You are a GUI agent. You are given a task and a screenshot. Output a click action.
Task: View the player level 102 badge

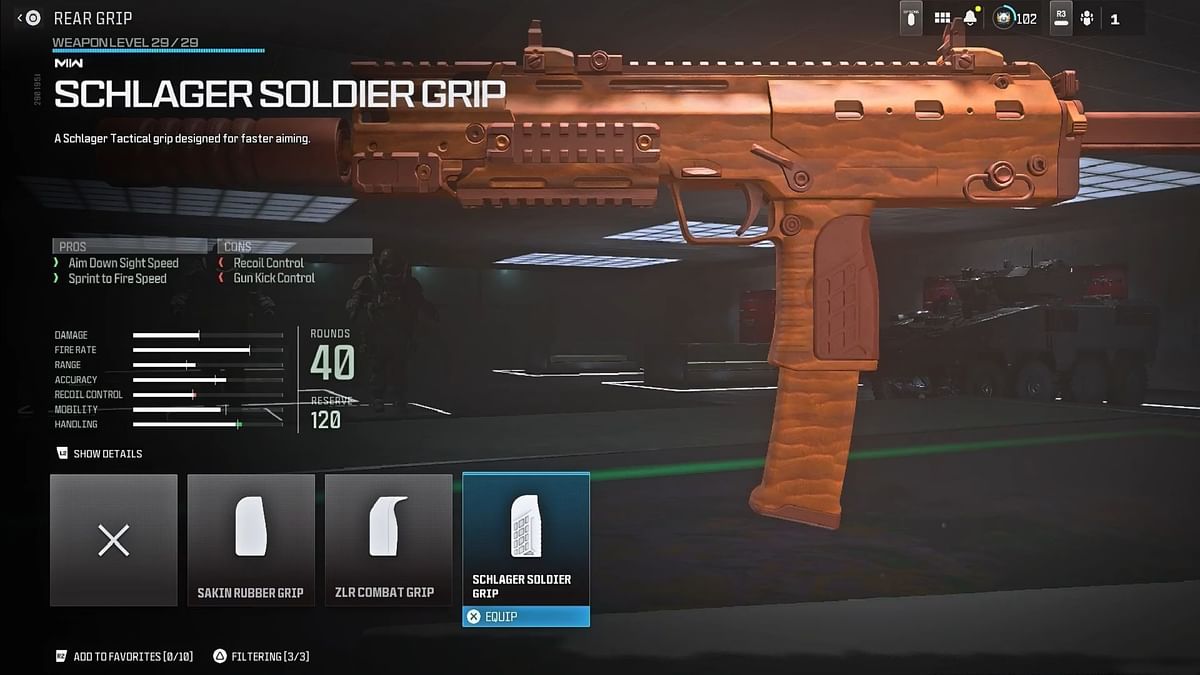click(x=1016, y=18)
